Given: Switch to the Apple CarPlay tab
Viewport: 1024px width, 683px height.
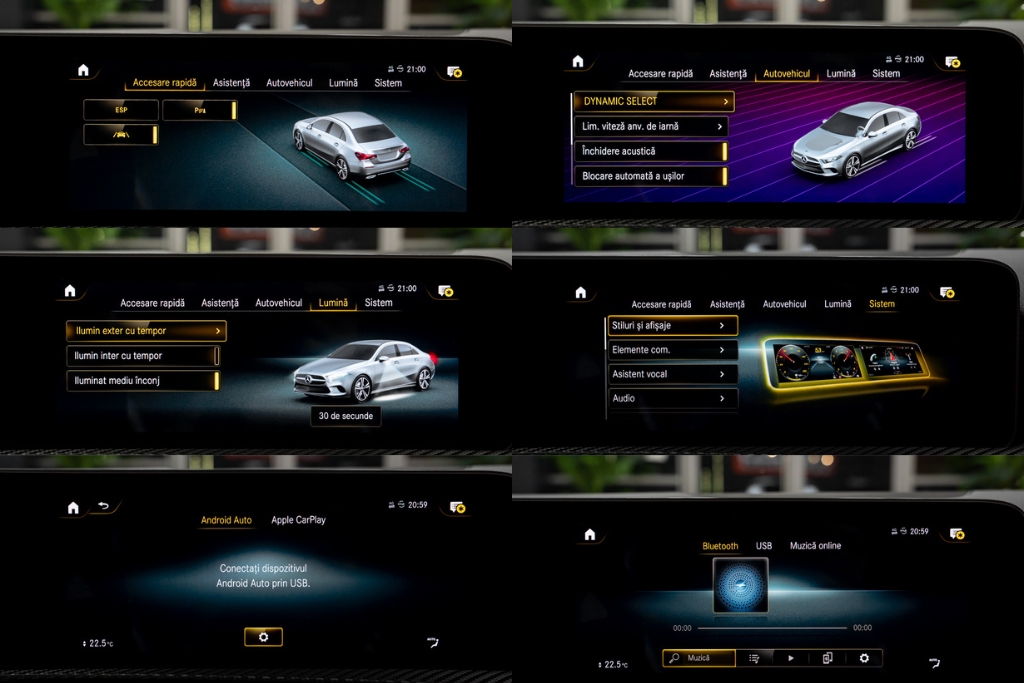Looking at the screenshot, I should click(298, 520).
